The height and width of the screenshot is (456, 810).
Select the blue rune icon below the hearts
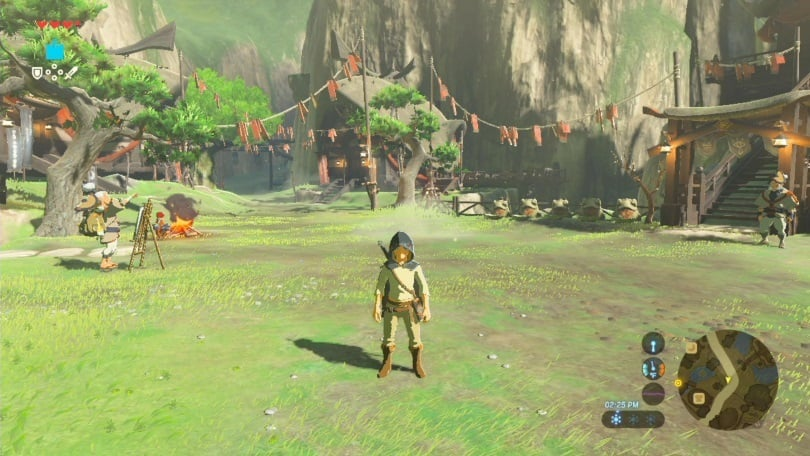coord(55,51)
